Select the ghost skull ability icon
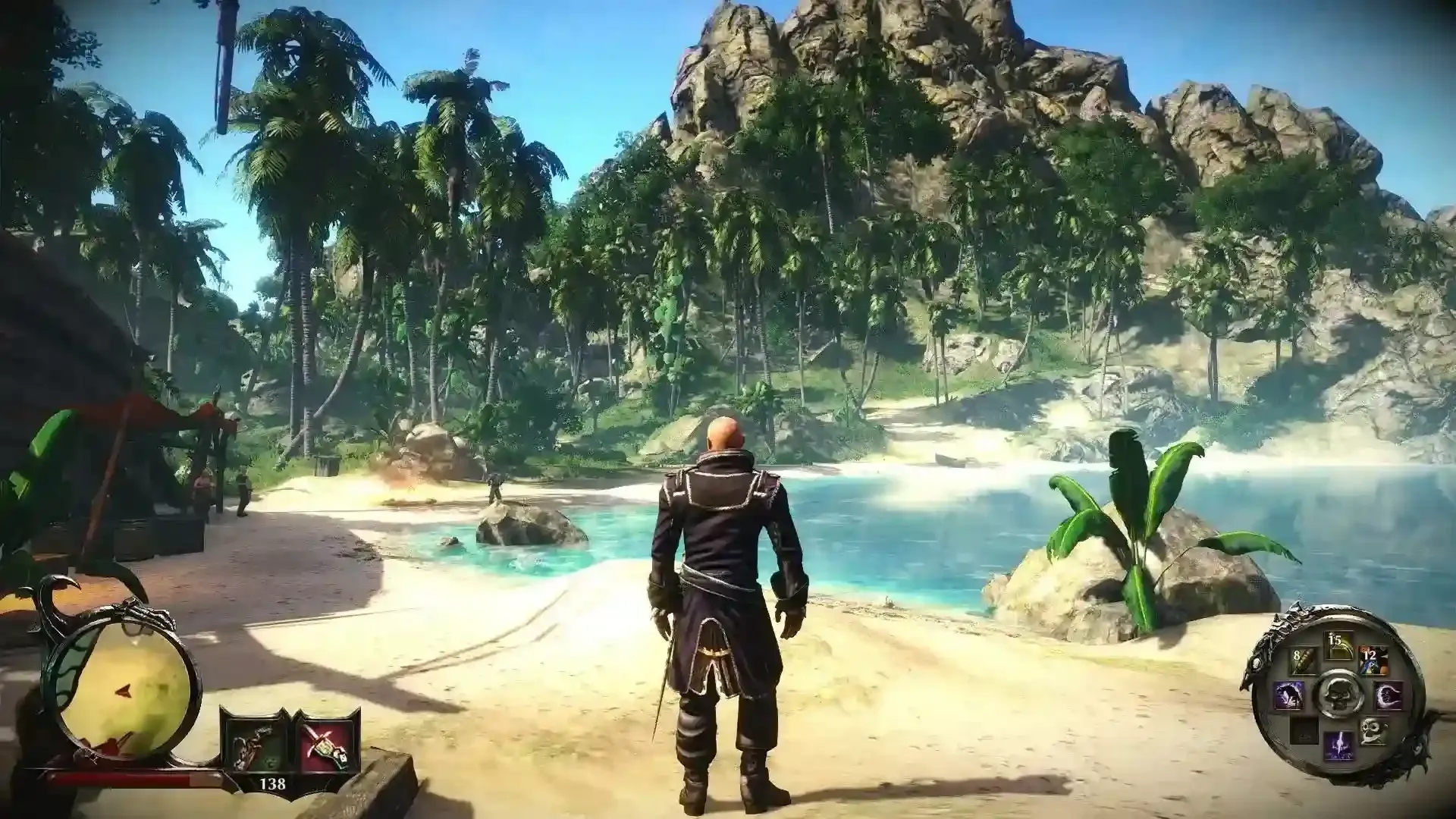 (x=1373, y=731)
